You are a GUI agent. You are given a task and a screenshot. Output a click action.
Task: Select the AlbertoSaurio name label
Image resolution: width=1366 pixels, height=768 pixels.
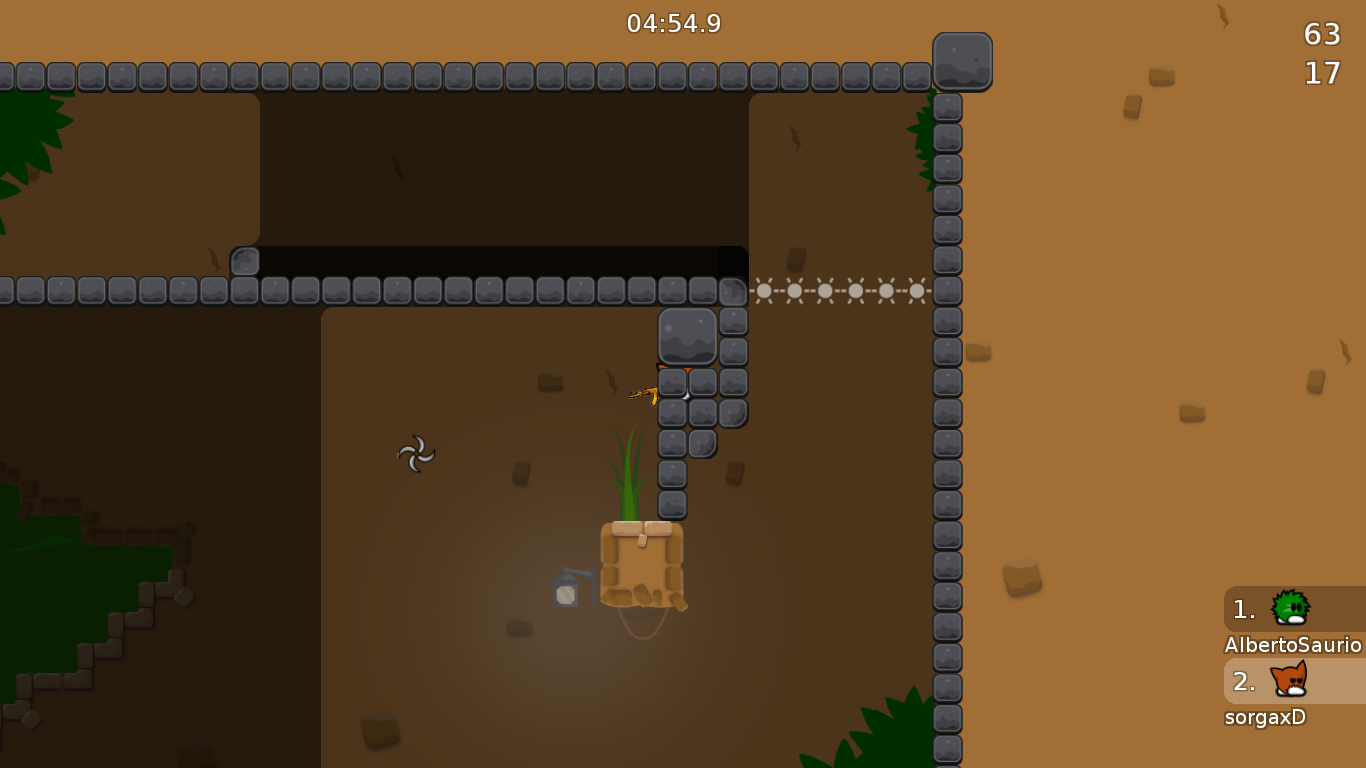click(1292, 647)
